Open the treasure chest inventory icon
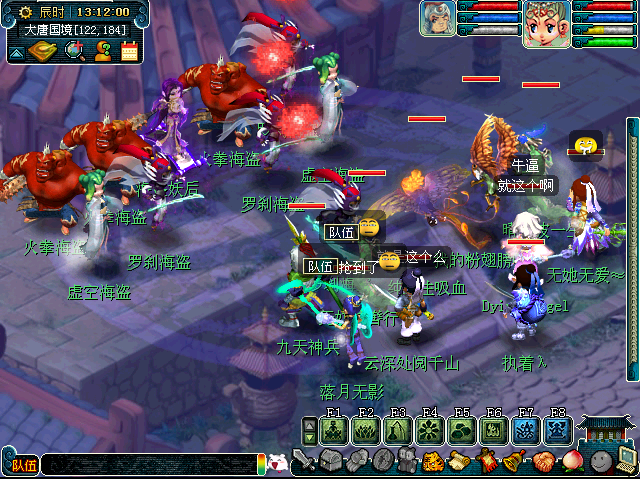The width and height of the screenshot is (640, 479). click(331, 462)
